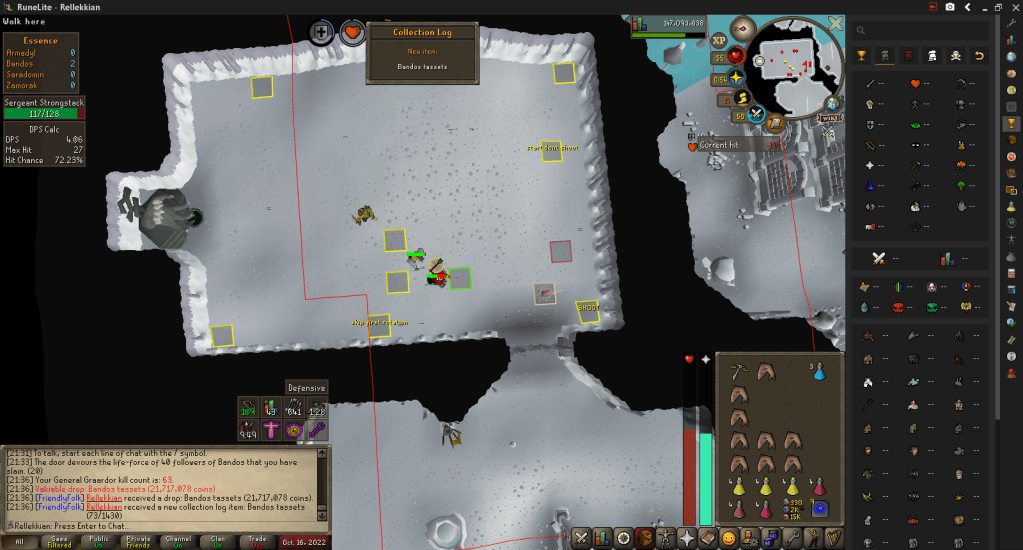Viewport: 1023px width, 550px height.
Task: Toggle run with the boot energy orb
Action: (x=743, y=98)
